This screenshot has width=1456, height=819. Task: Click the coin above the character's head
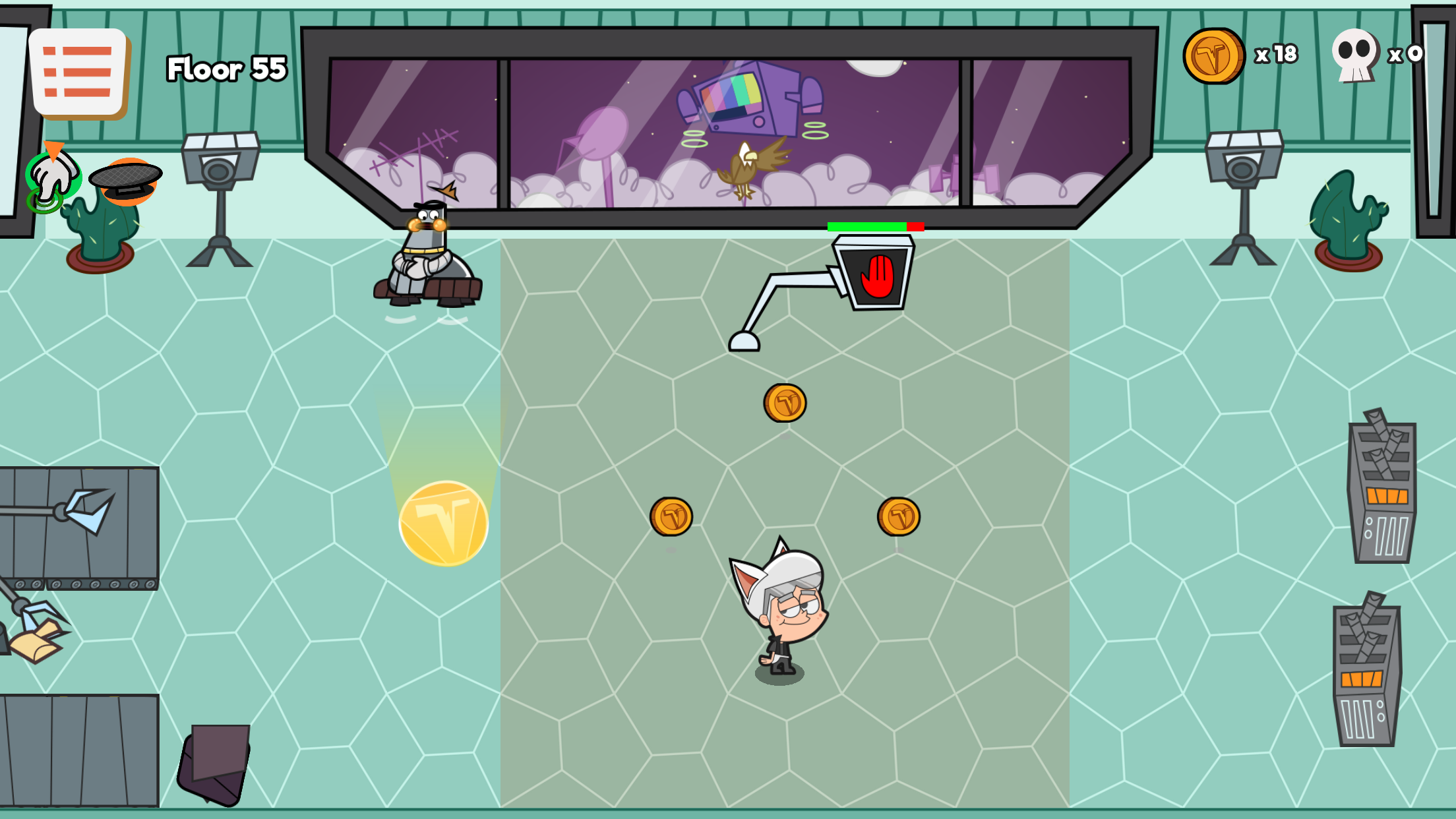785,404
